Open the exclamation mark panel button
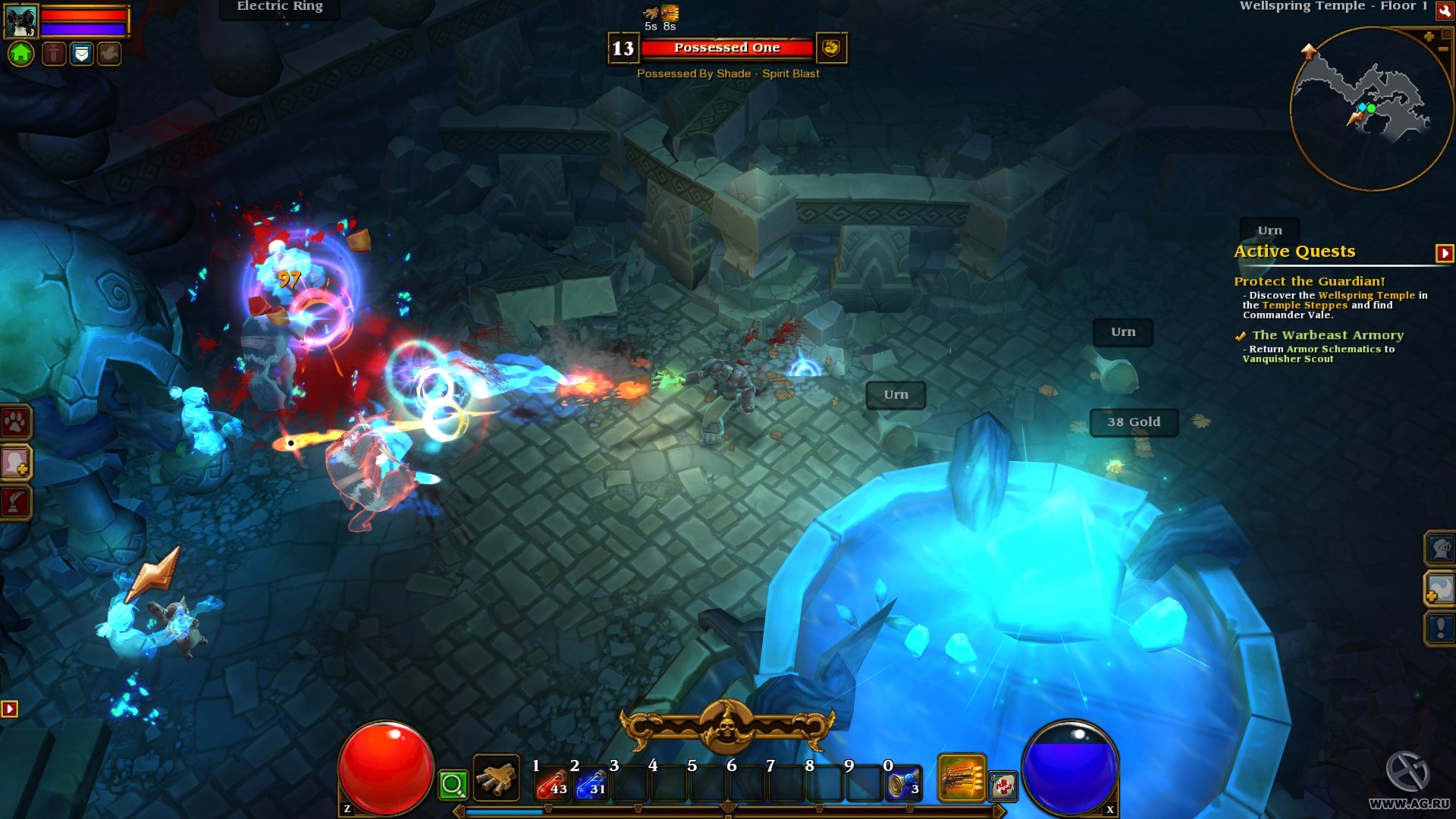Viewport: 1456px width, 819px height. click(1440, 628)
